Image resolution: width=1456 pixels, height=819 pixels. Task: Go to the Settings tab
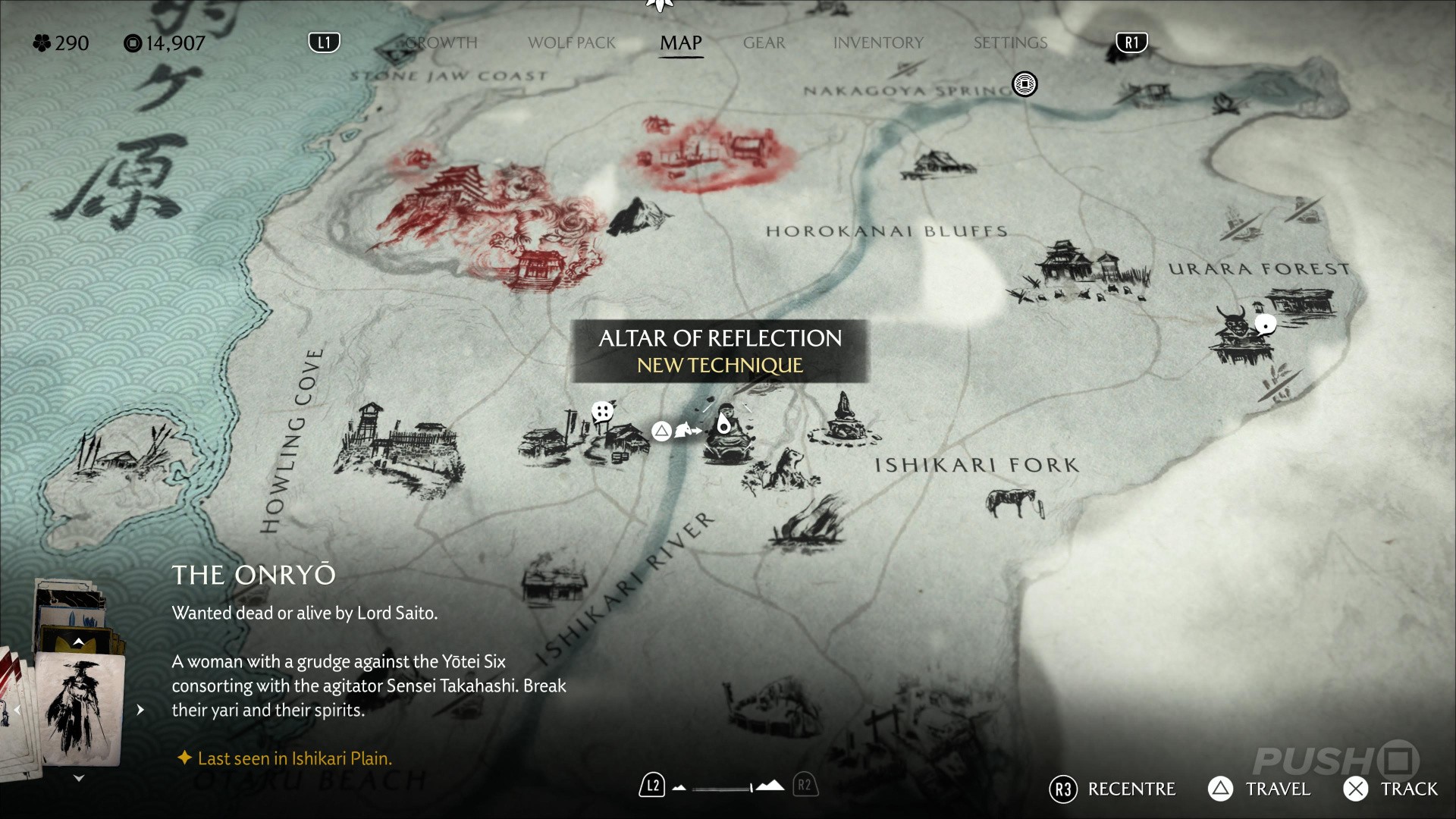[1010, 43]
